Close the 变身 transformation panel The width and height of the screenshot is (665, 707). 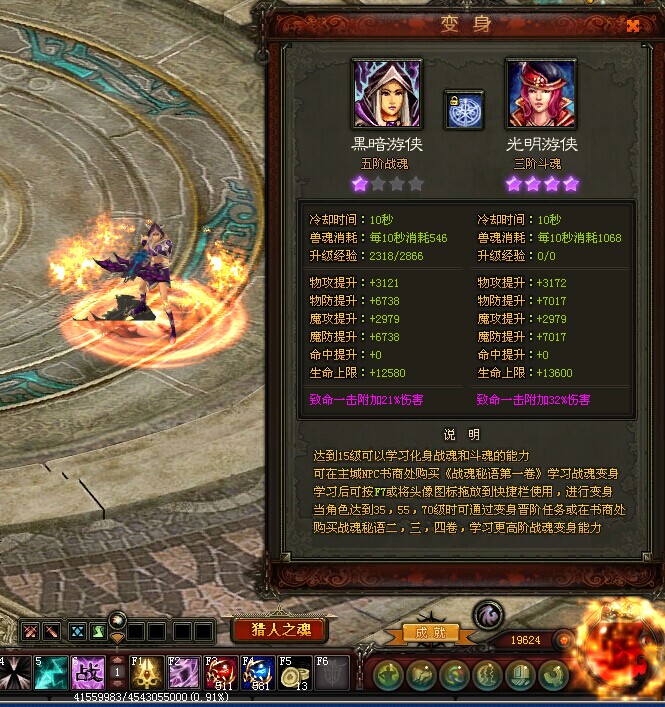pyautogui.click(x=632, y=25)
